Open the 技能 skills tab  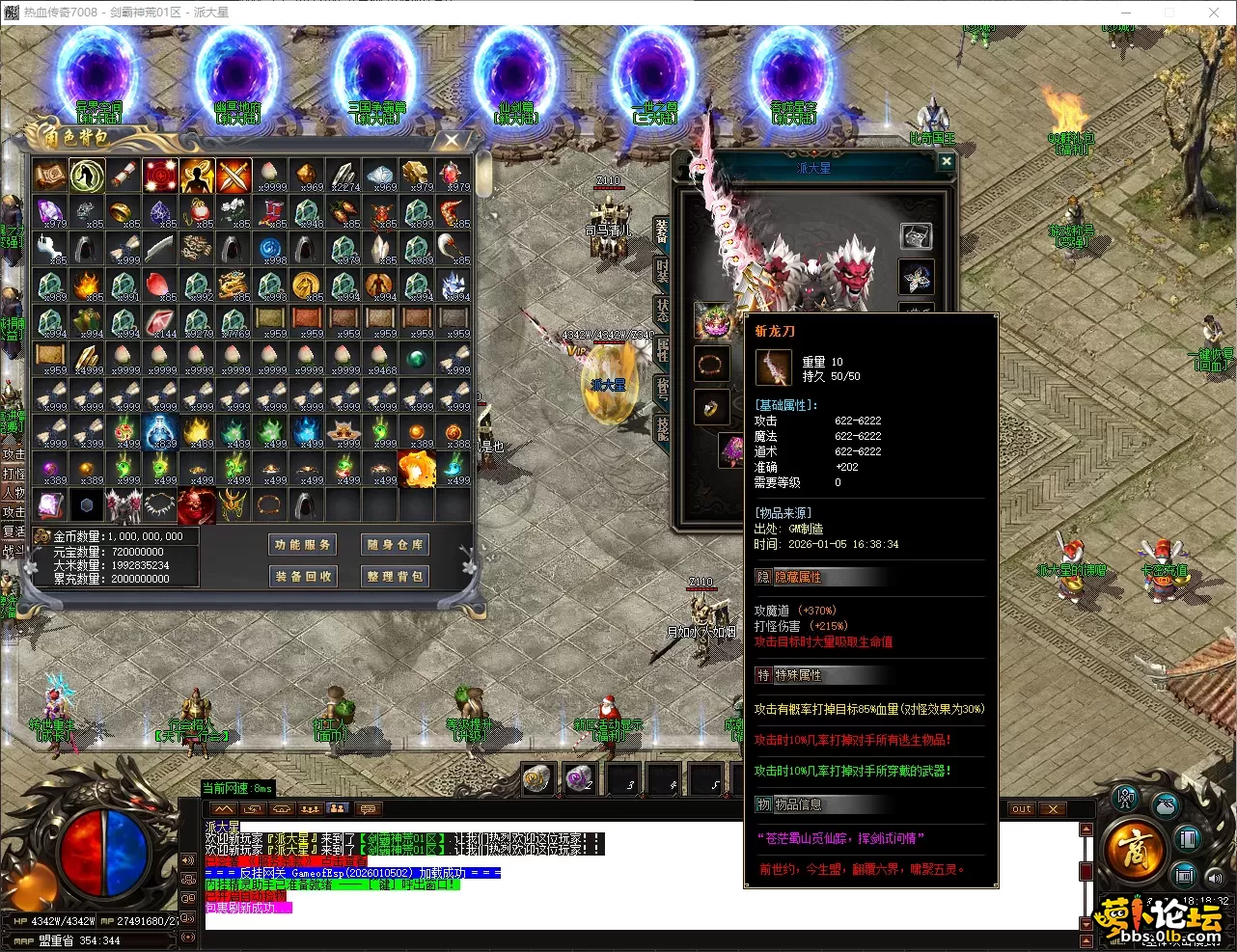point(662,427)
